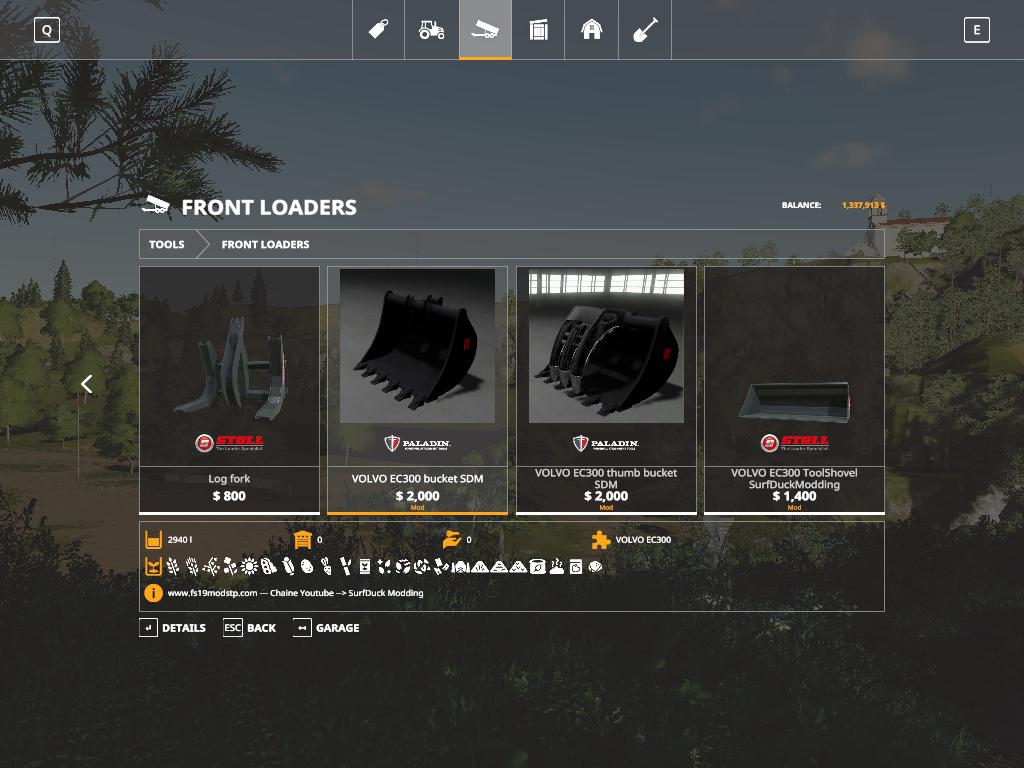This screenshot has width=1024, height=768.
Task: Click the Front Loaders breadcrumb
Action: tap(265, 244)
